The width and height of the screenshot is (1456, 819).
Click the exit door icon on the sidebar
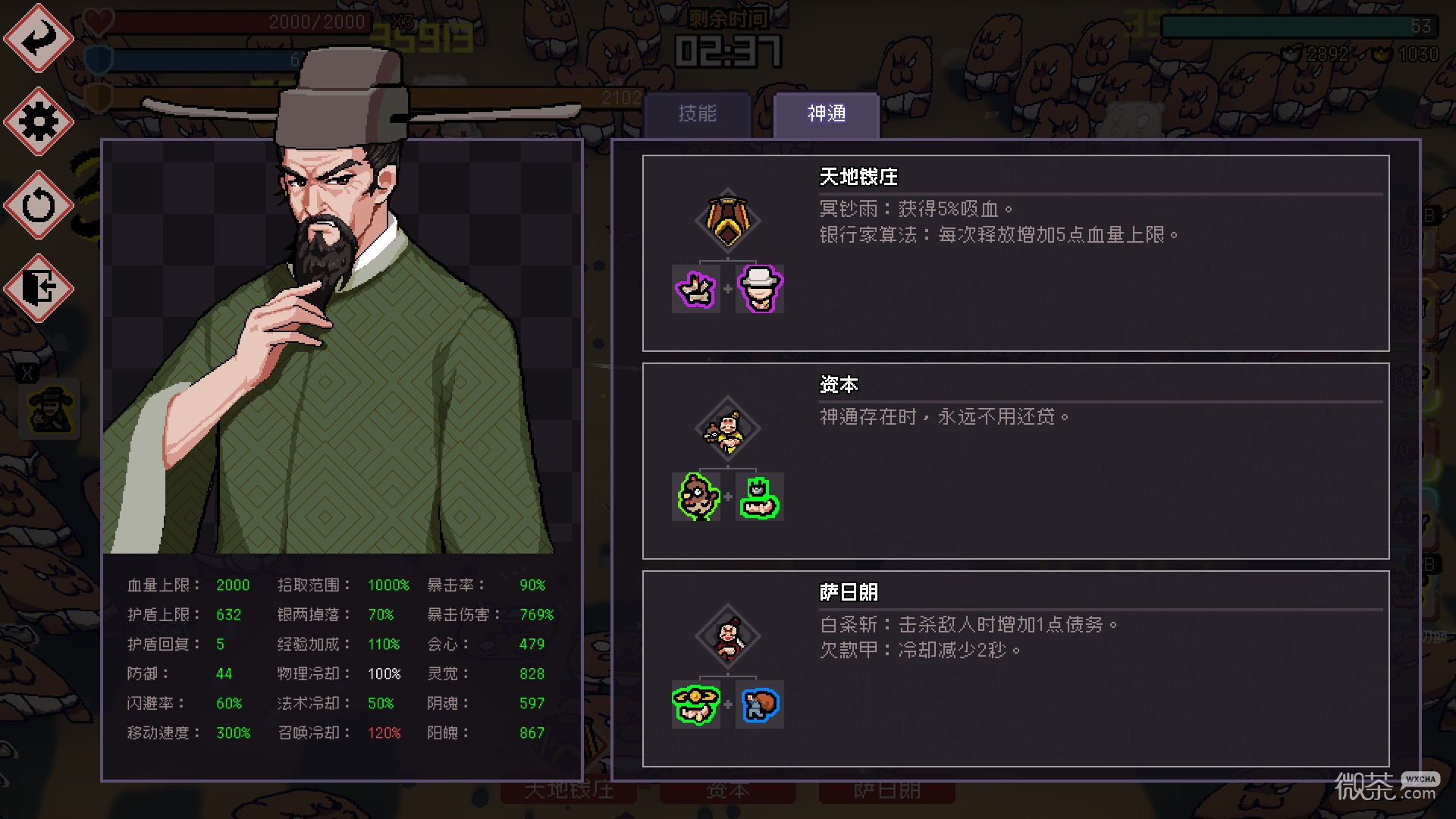(38, 286)
